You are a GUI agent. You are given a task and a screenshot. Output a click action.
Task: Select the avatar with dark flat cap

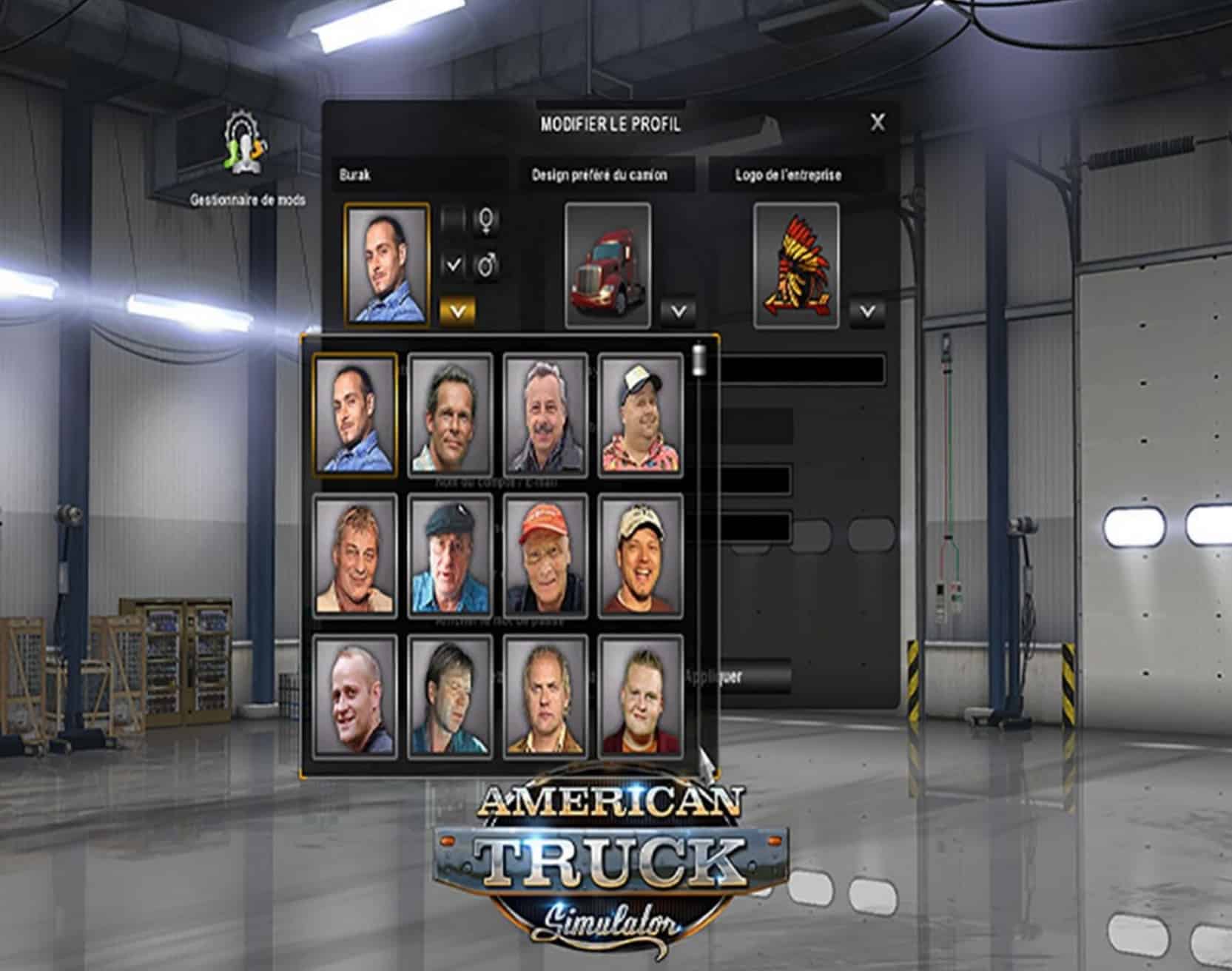click(x=450, y=556)
